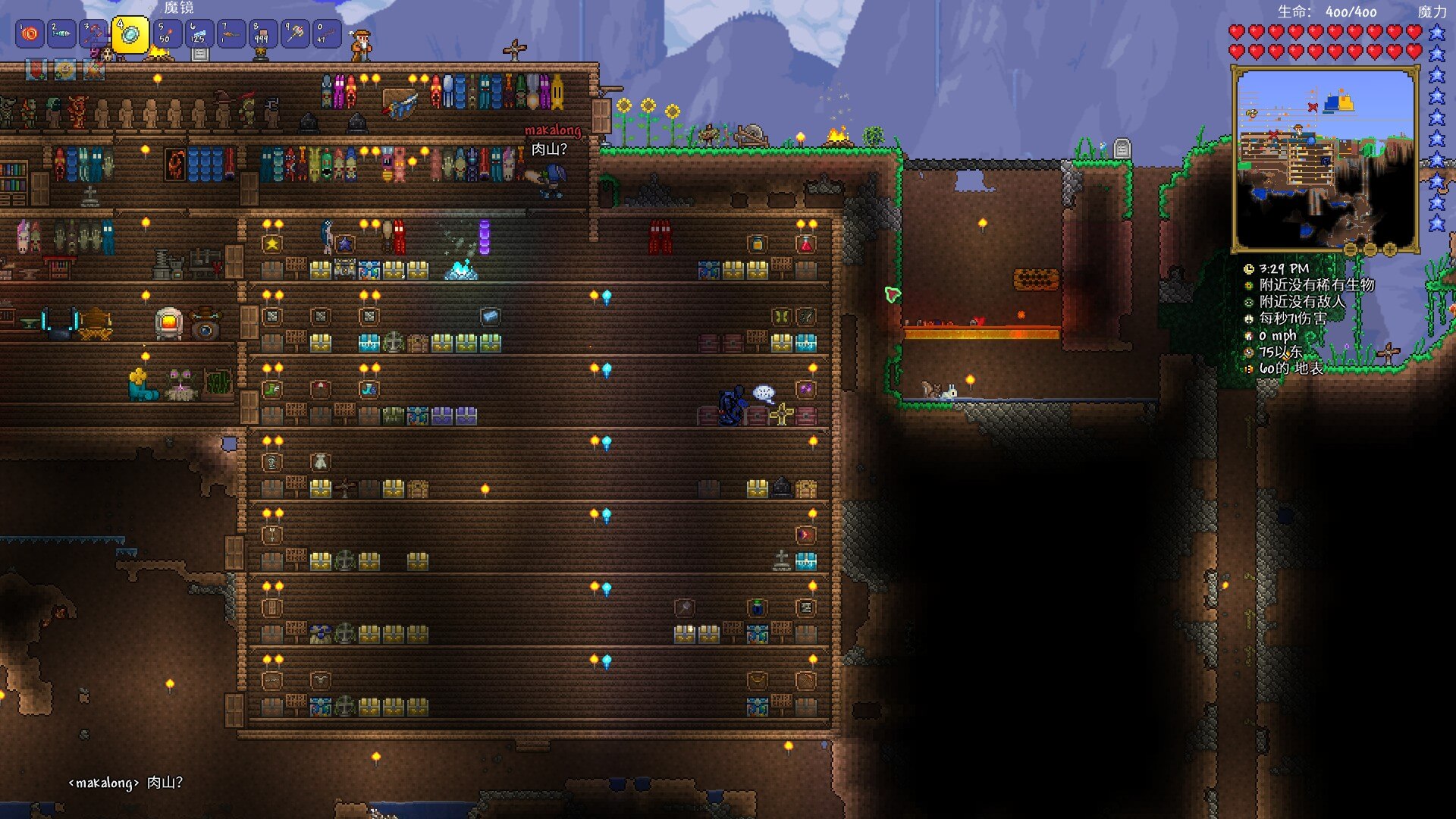Equip the hammer-axe tool in hotbar slot 9
Image resolution: width=1456 pixels, height=819 pixels.
[x=295, y=34]
